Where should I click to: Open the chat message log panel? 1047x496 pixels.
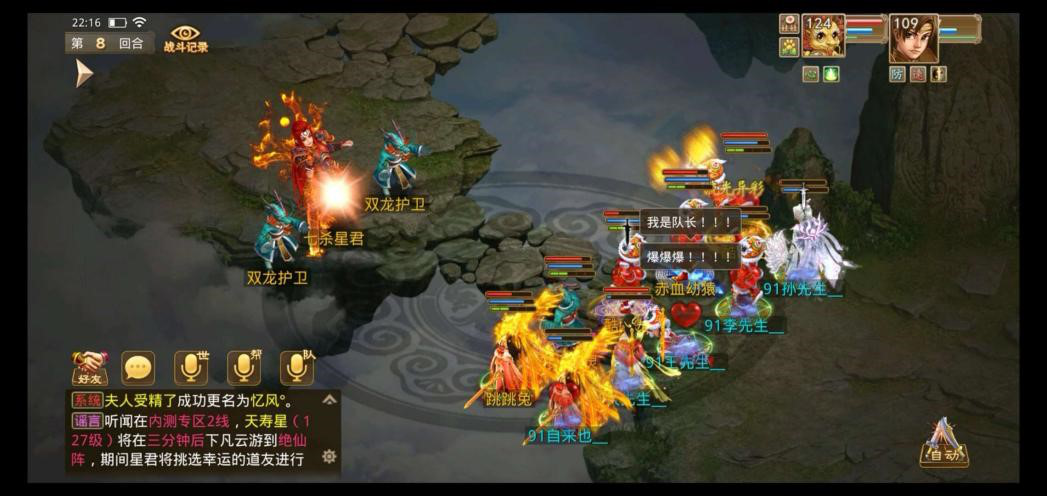click(x=194, y=430)
